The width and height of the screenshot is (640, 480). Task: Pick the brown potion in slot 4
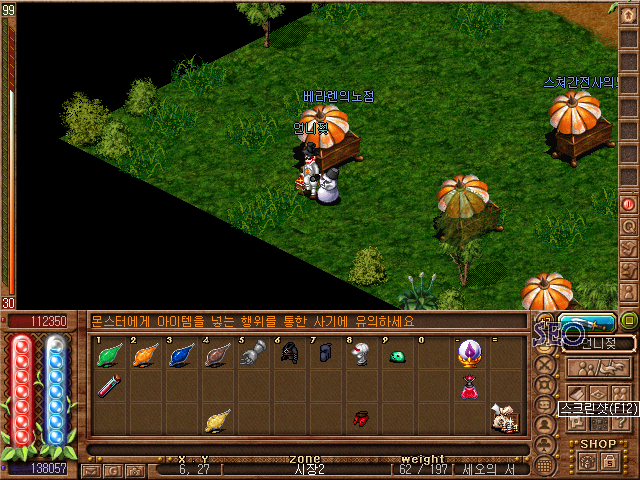tap(217, 354)
